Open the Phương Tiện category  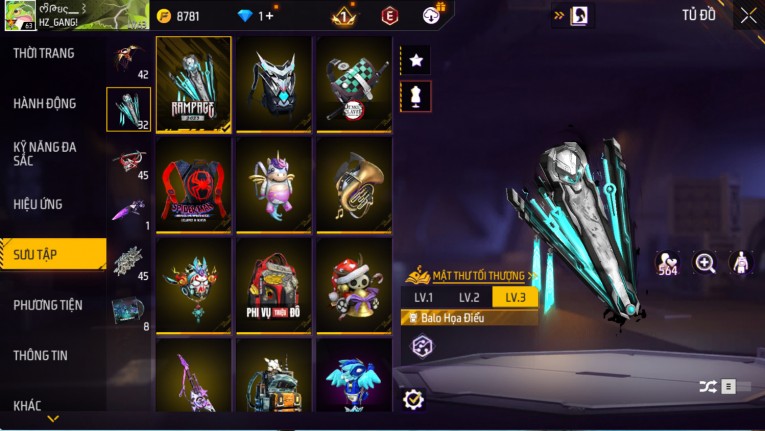point(48,305)
